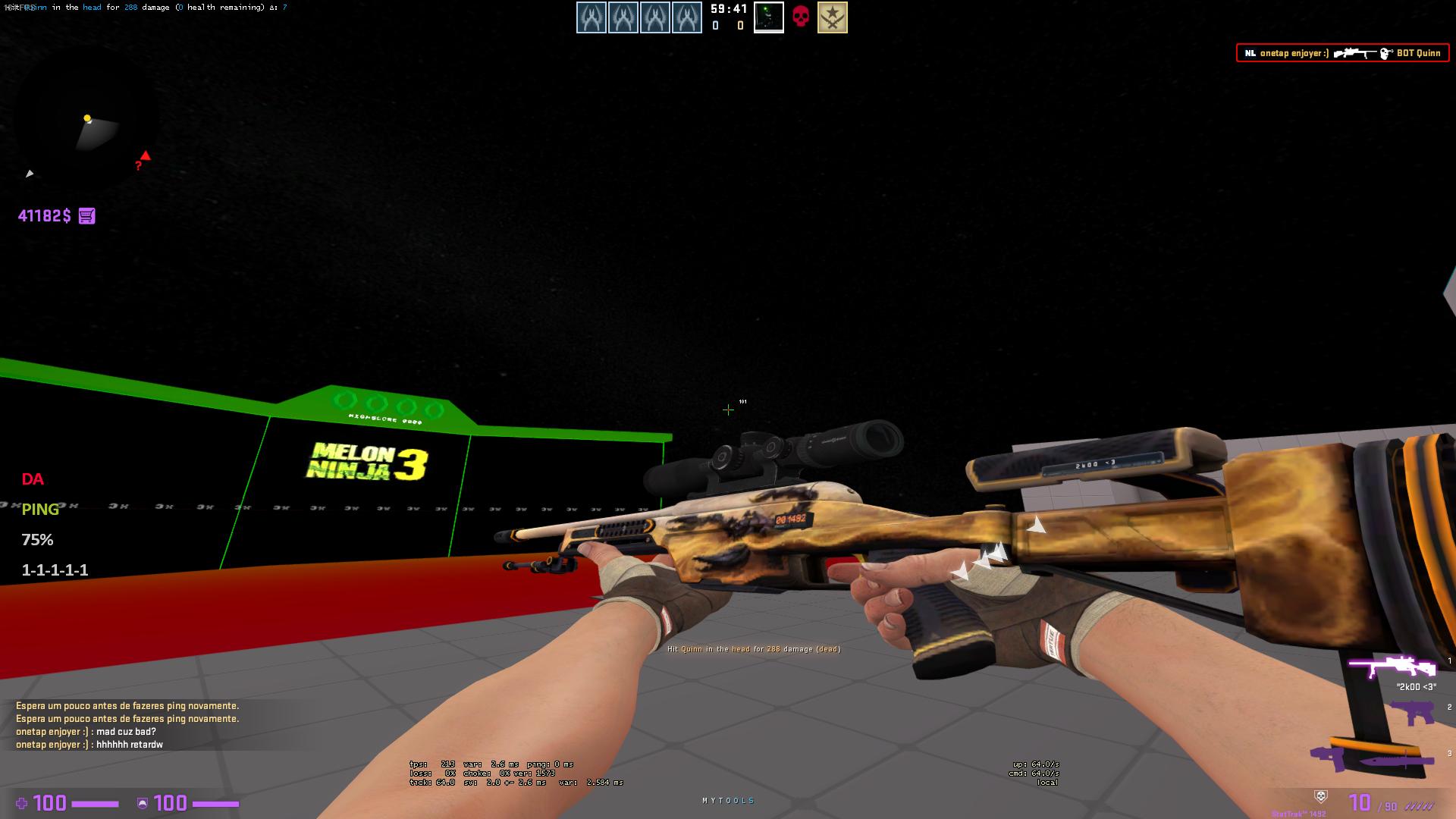
Task: Click the red skull dead-player icon
Action: [x=801, y=17]
